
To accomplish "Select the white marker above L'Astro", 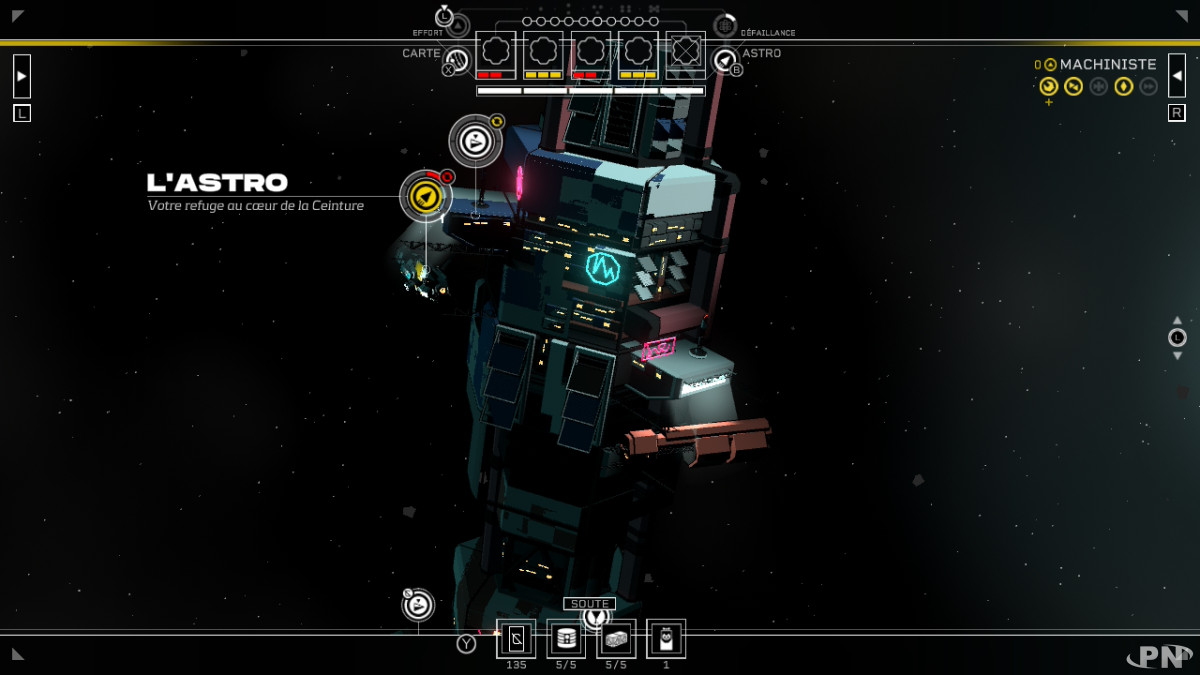I will point(475,141).
